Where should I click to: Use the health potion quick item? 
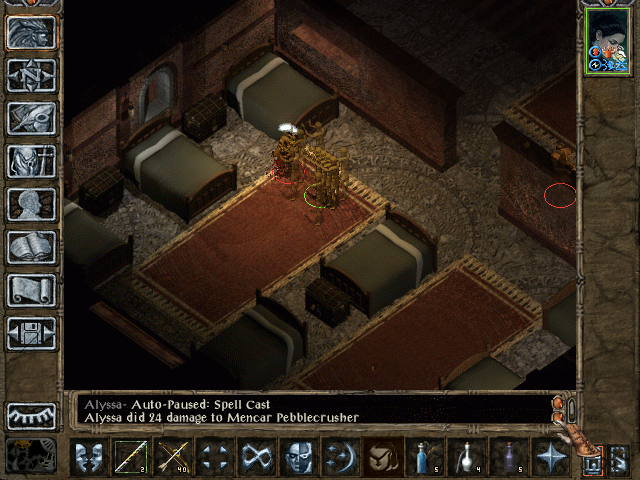point(425,456)
